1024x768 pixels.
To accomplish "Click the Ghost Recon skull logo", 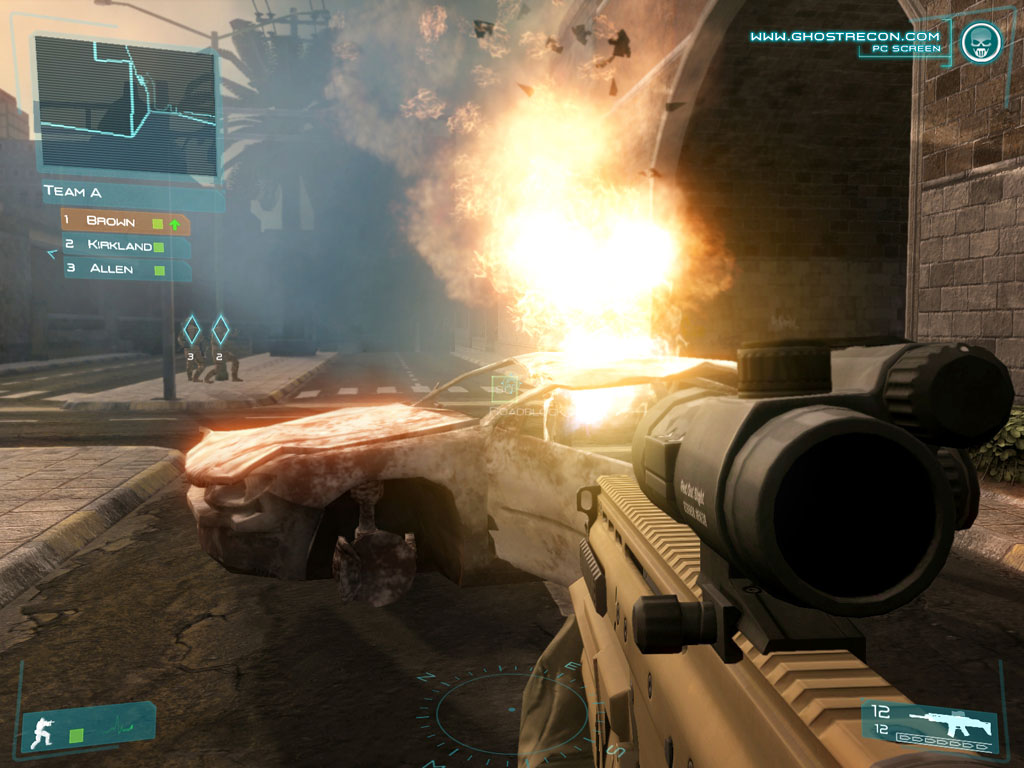I will tap(980, 41).
